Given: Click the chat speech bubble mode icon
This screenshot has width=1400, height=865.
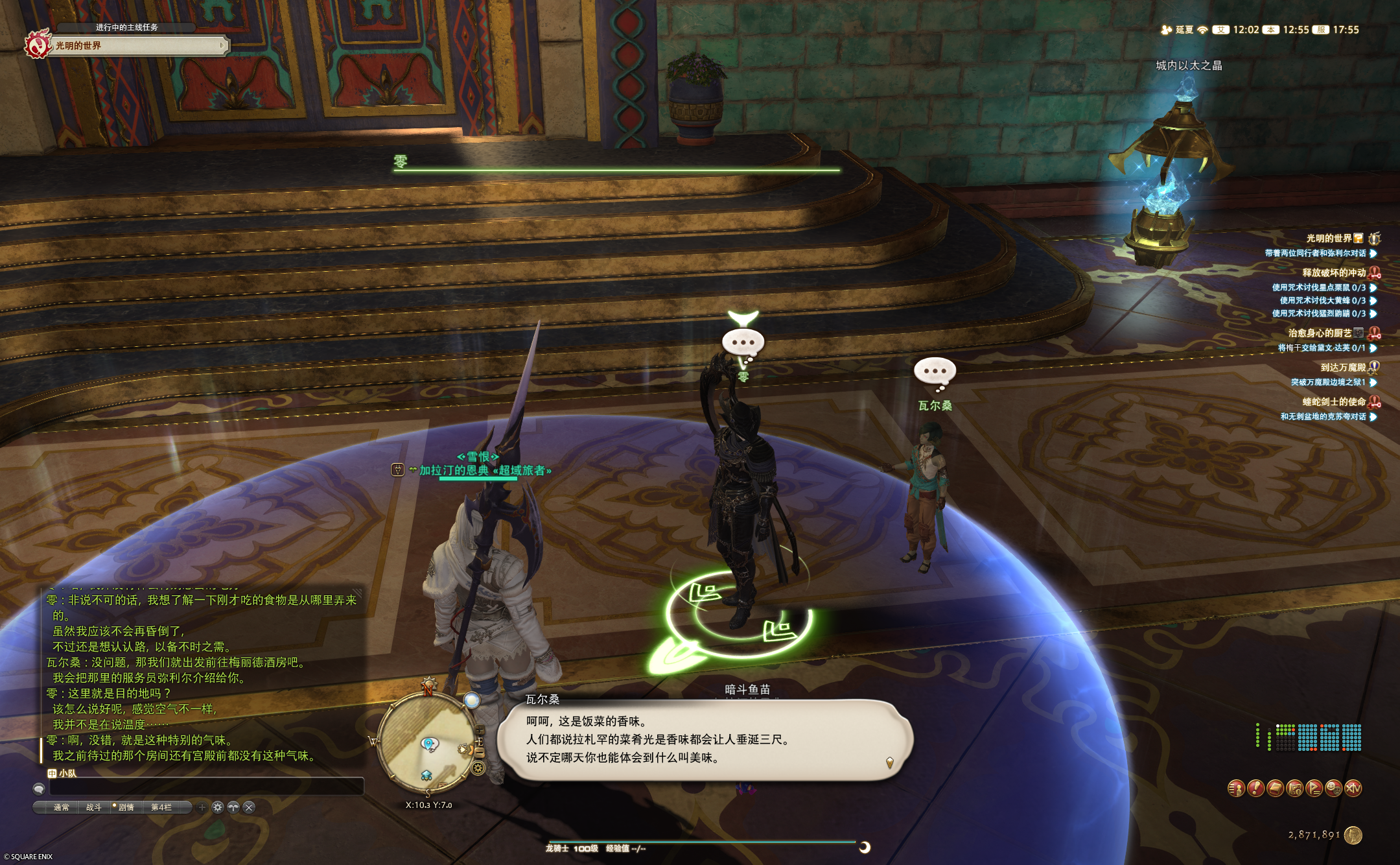Looking at the screenshot, I should (39, 788).
